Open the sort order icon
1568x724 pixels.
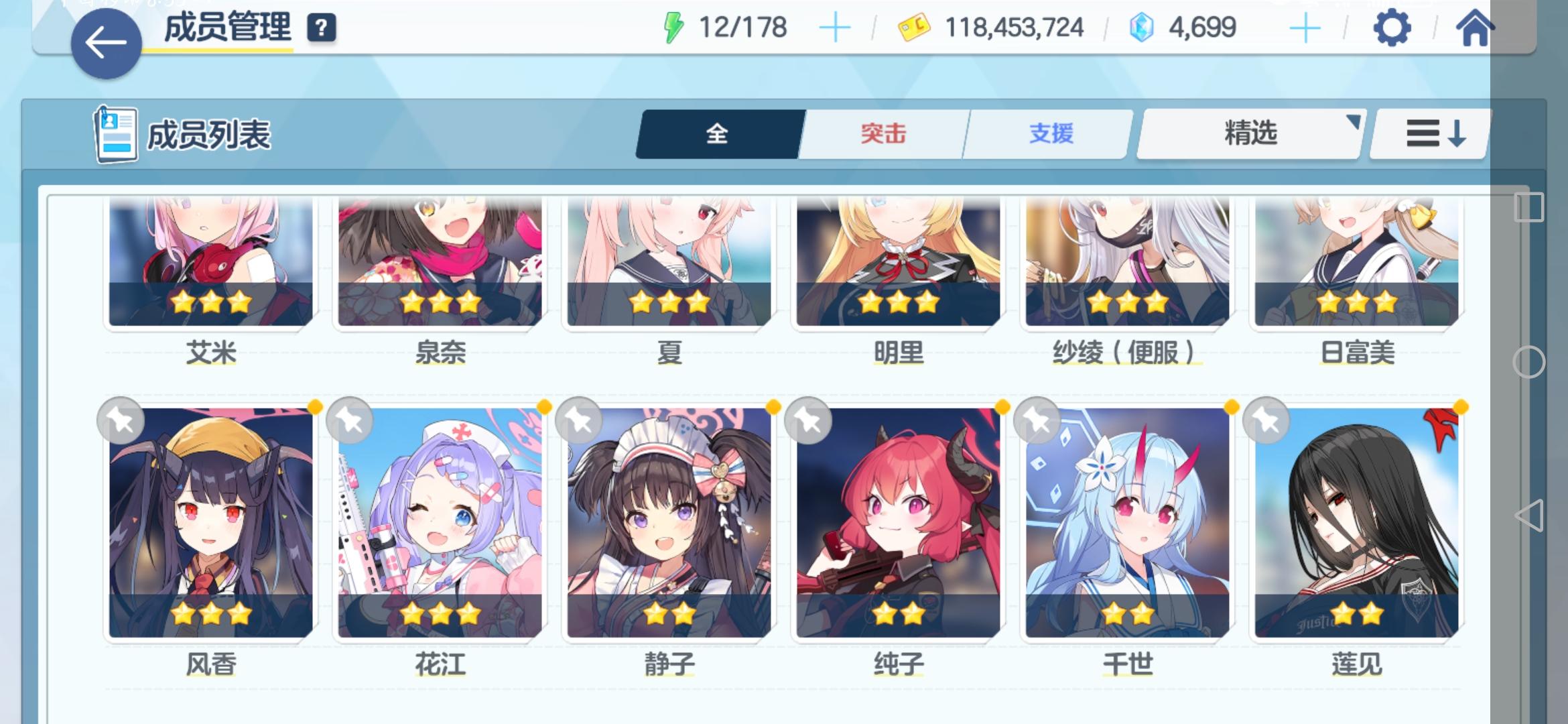1429,133
